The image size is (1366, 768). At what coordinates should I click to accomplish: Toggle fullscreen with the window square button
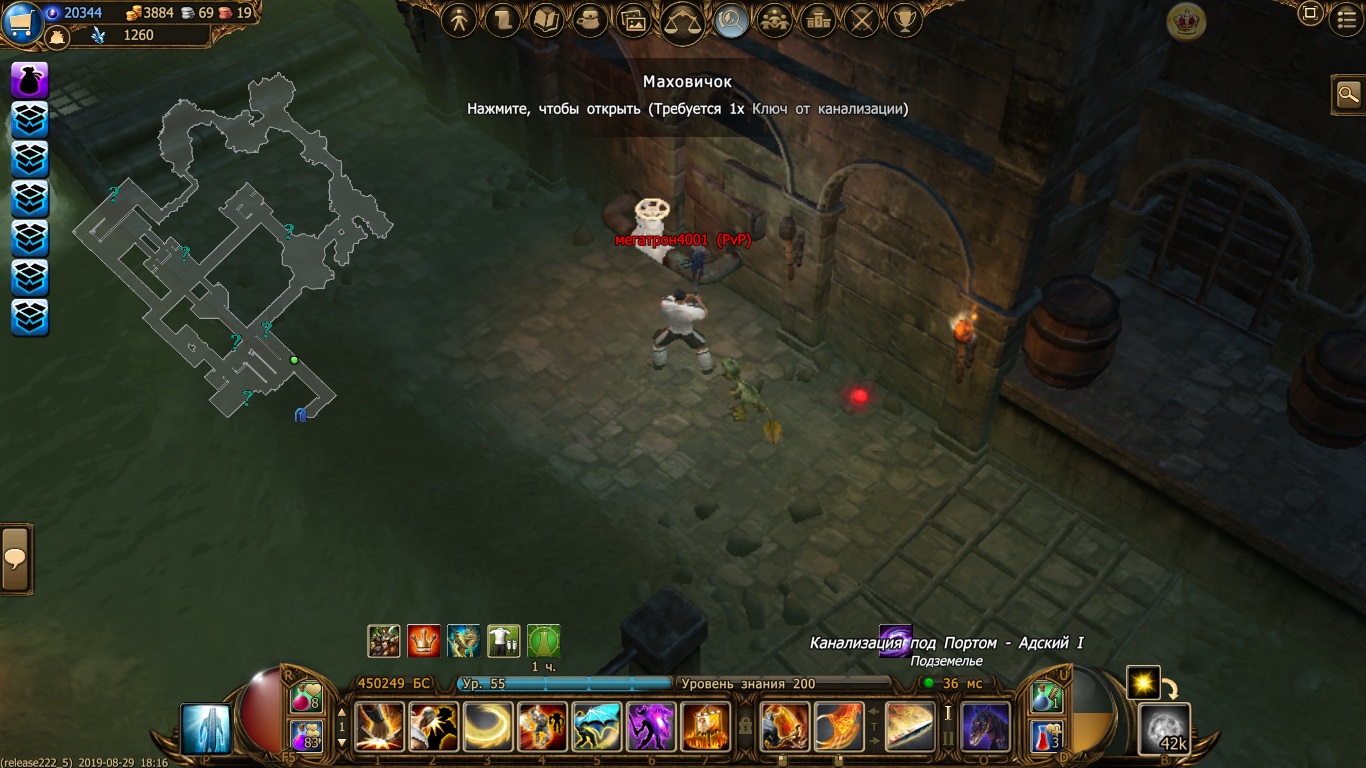pyautogui.click(x=1310, y=14)
